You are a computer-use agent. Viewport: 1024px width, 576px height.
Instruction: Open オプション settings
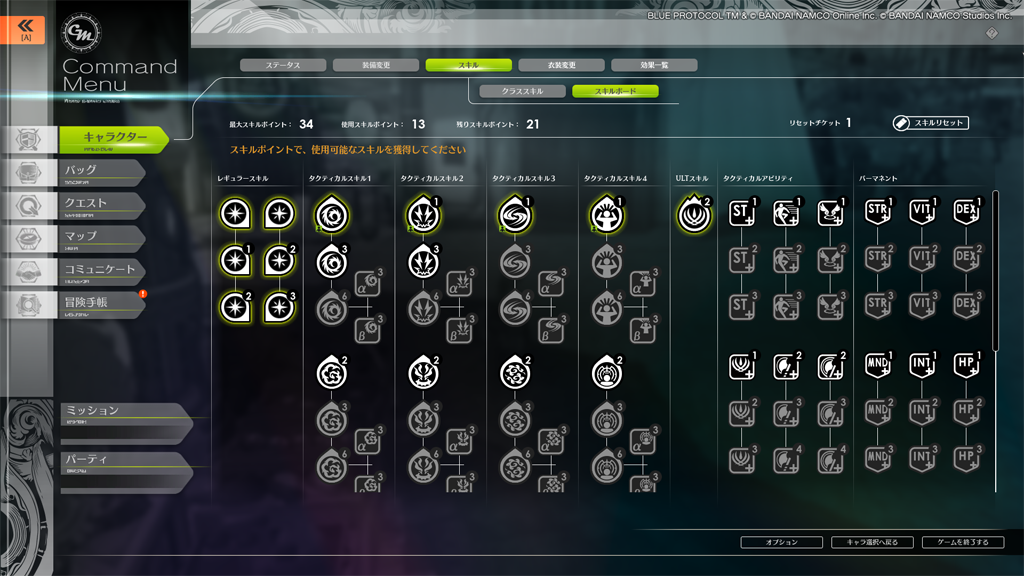[x=781, y=542]
